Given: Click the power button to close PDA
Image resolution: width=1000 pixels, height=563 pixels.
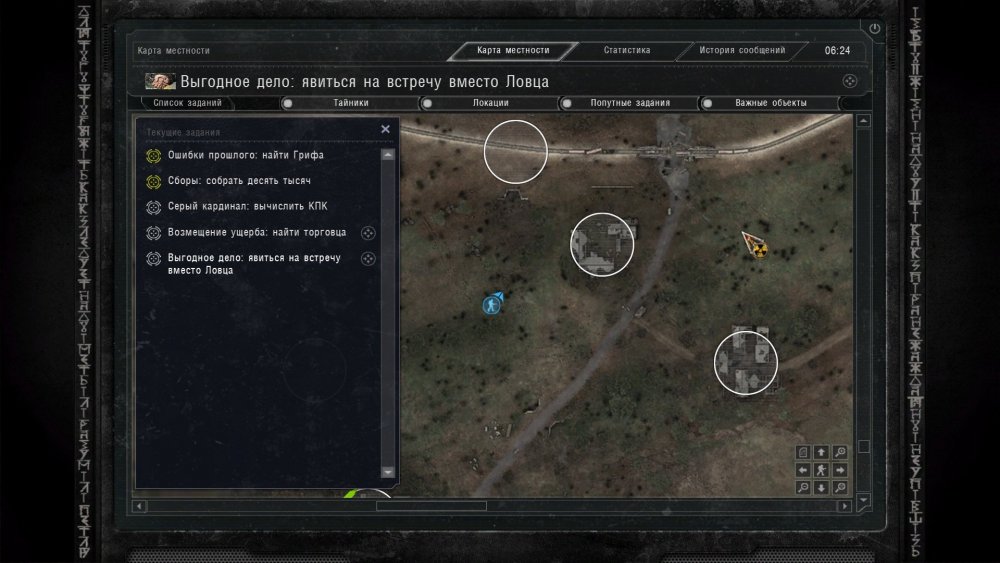Looking at the screenshot, I should point(875,29).
